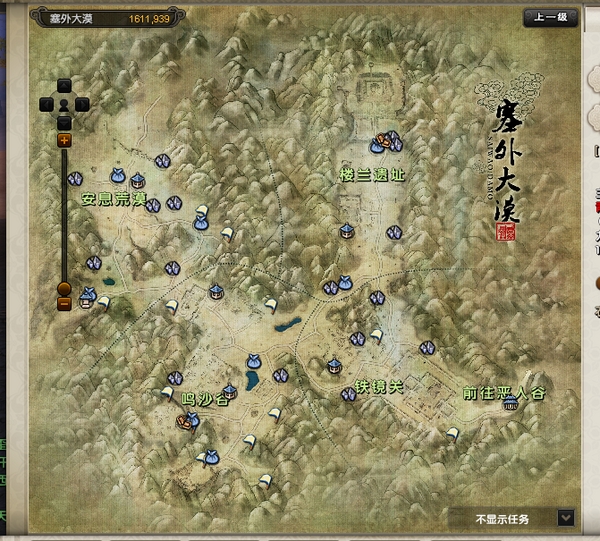
Task: Zoom out with the orange minus button
Action: coord(64,302)
